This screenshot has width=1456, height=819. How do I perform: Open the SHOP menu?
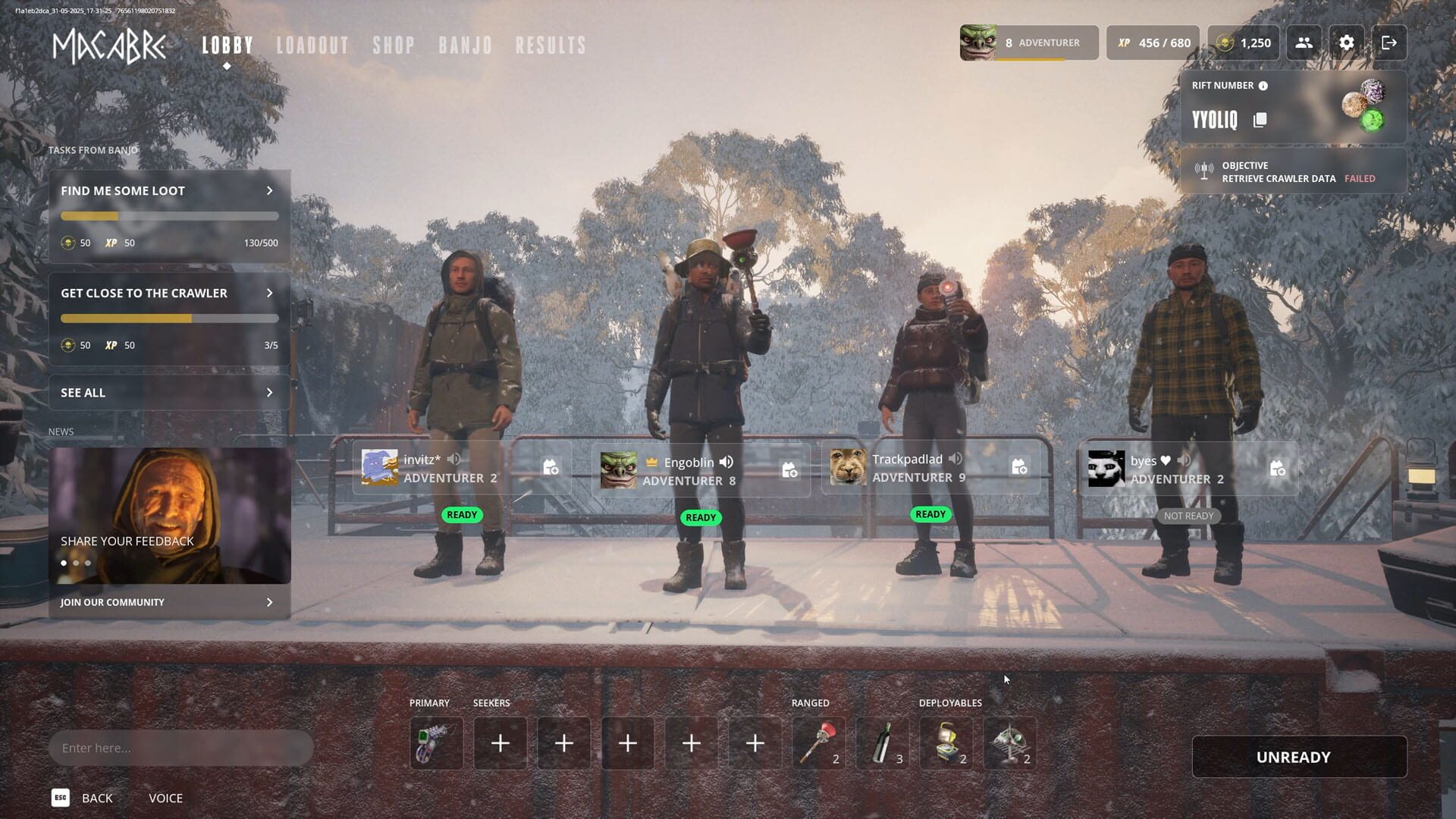click(394, 44)
